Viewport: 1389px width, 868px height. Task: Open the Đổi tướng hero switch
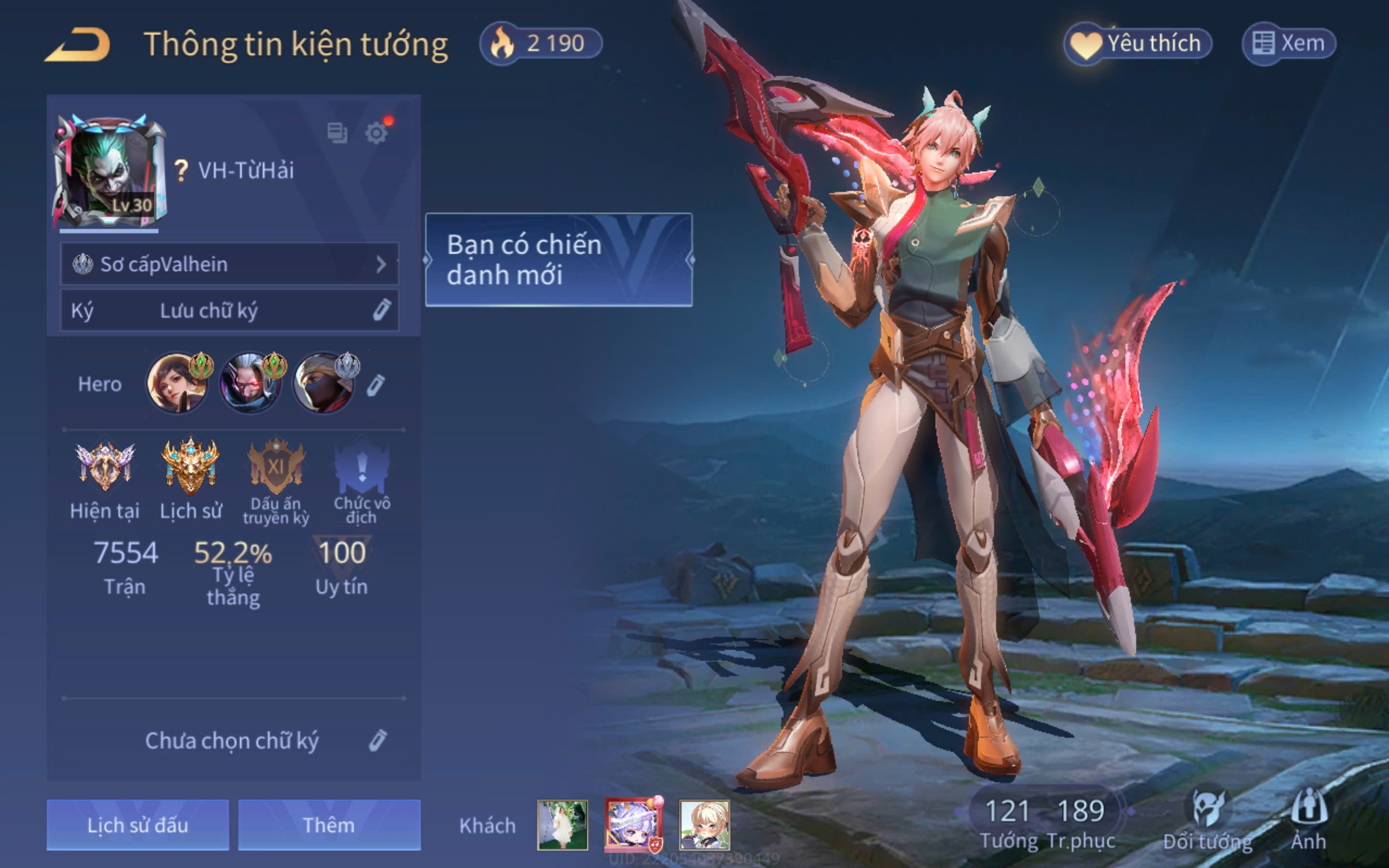tap(1208, 821)
